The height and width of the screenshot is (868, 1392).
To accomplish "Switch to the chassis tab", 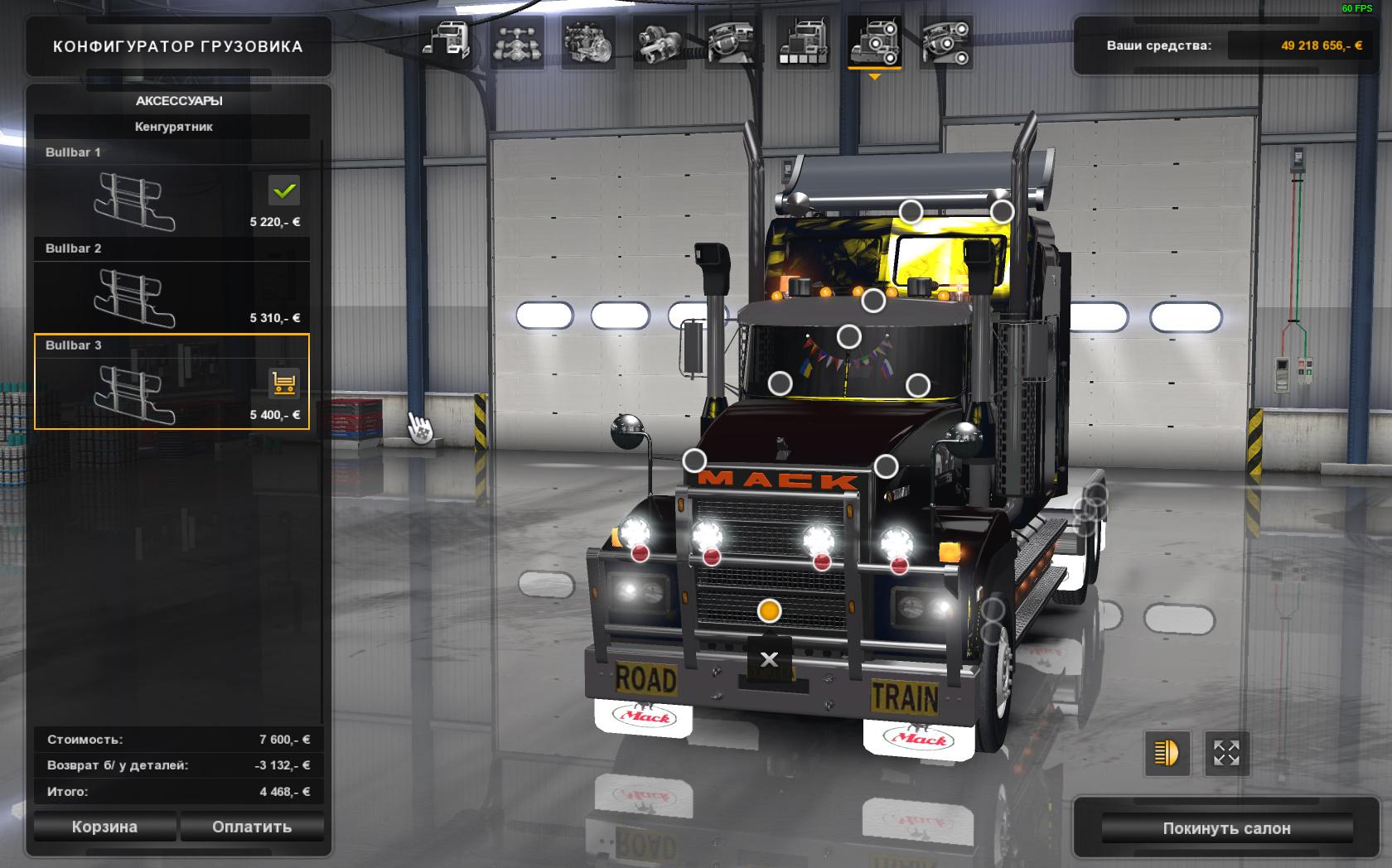I will click(x=517, y=41).
